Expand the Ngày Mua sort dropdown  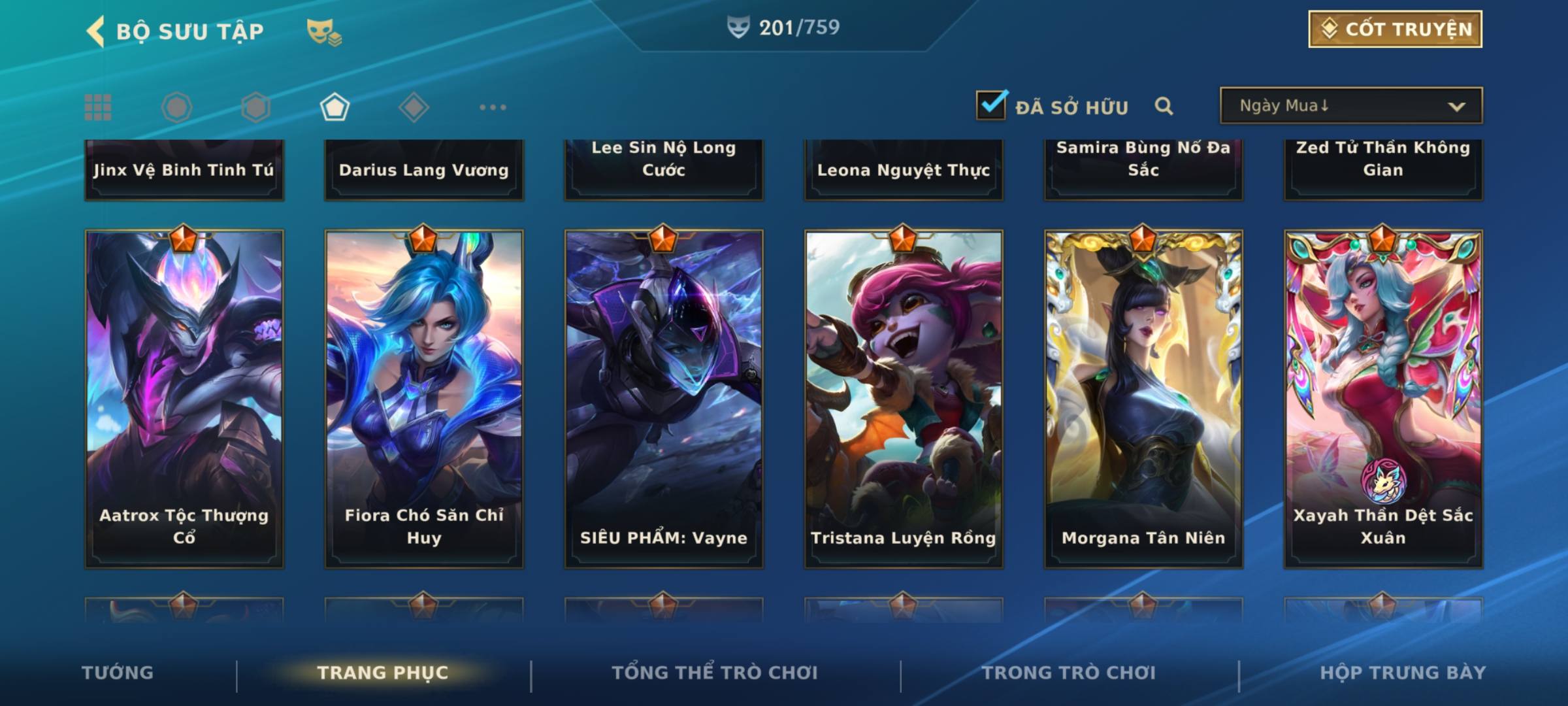pos(1351,106)
